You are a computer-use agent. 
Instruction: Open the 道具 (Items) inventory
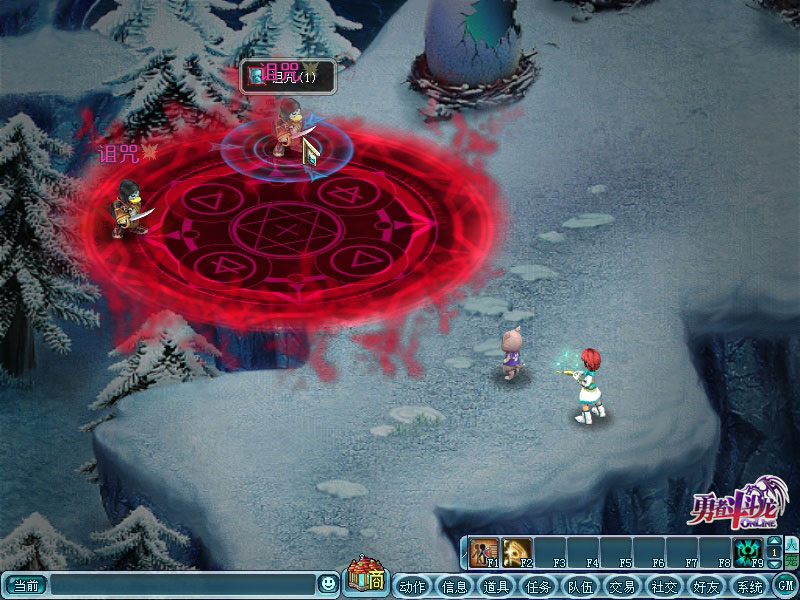pyautogui.click(x=496, y=586)
